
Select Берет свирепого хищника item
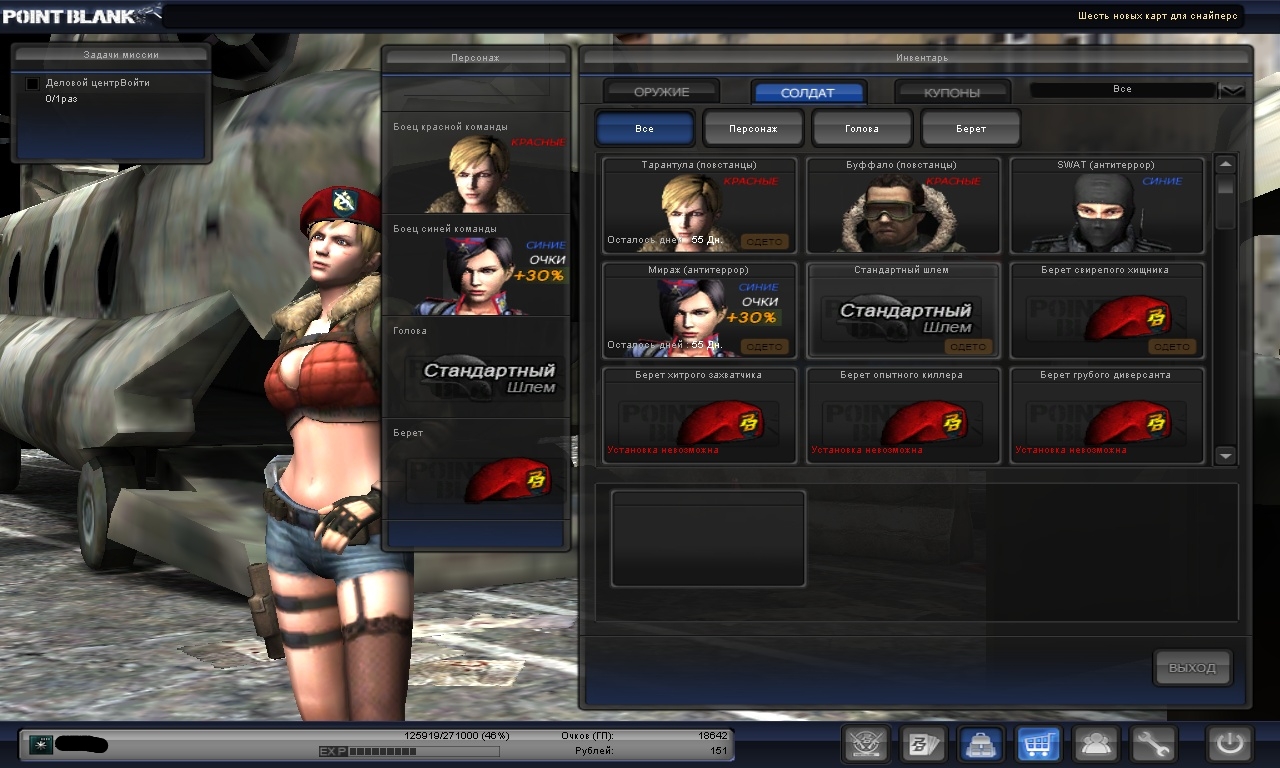(x=1107, y=310)
